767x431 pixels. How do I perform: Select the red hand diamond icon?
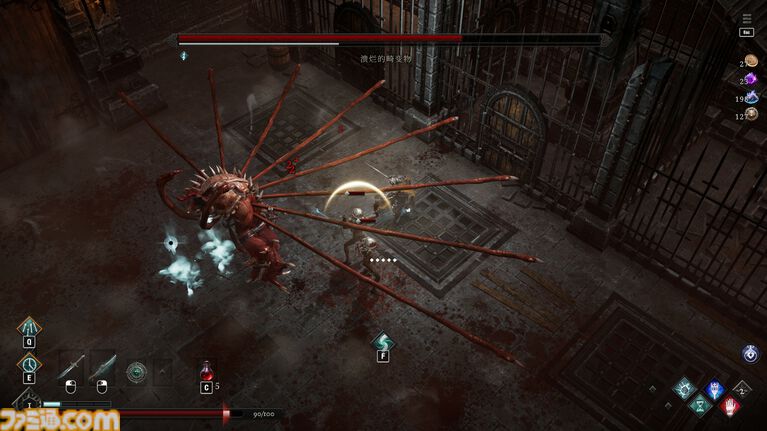click(730, 405)
